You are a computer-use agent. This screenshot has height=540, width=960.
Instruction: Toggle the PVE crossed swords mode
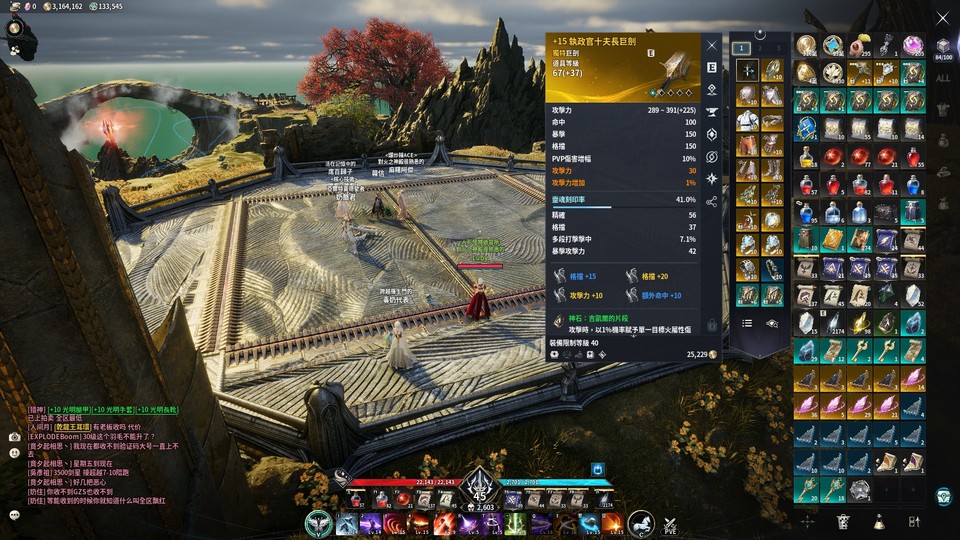coord(672,523)
